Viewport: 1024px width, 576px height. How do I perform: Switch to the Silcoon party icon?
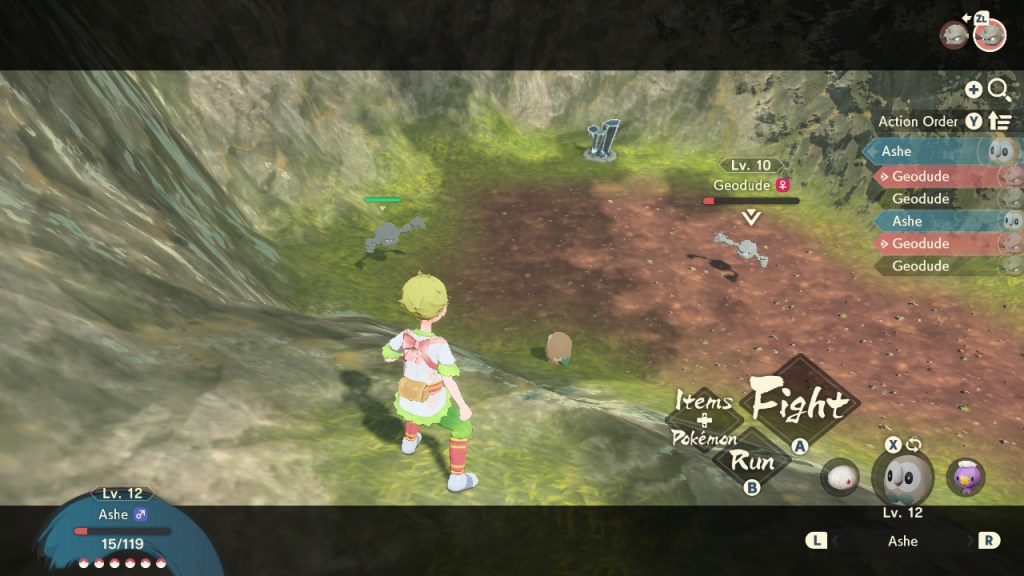click(x=840, y=477)
